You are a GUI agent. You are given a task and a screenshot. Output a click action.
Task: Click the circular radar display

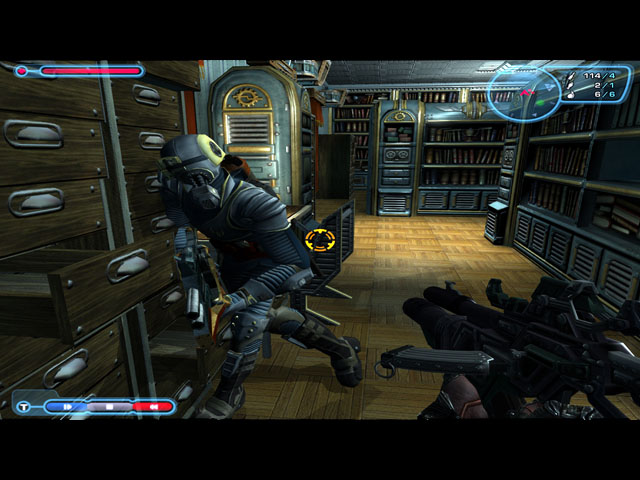pos(523,93)
